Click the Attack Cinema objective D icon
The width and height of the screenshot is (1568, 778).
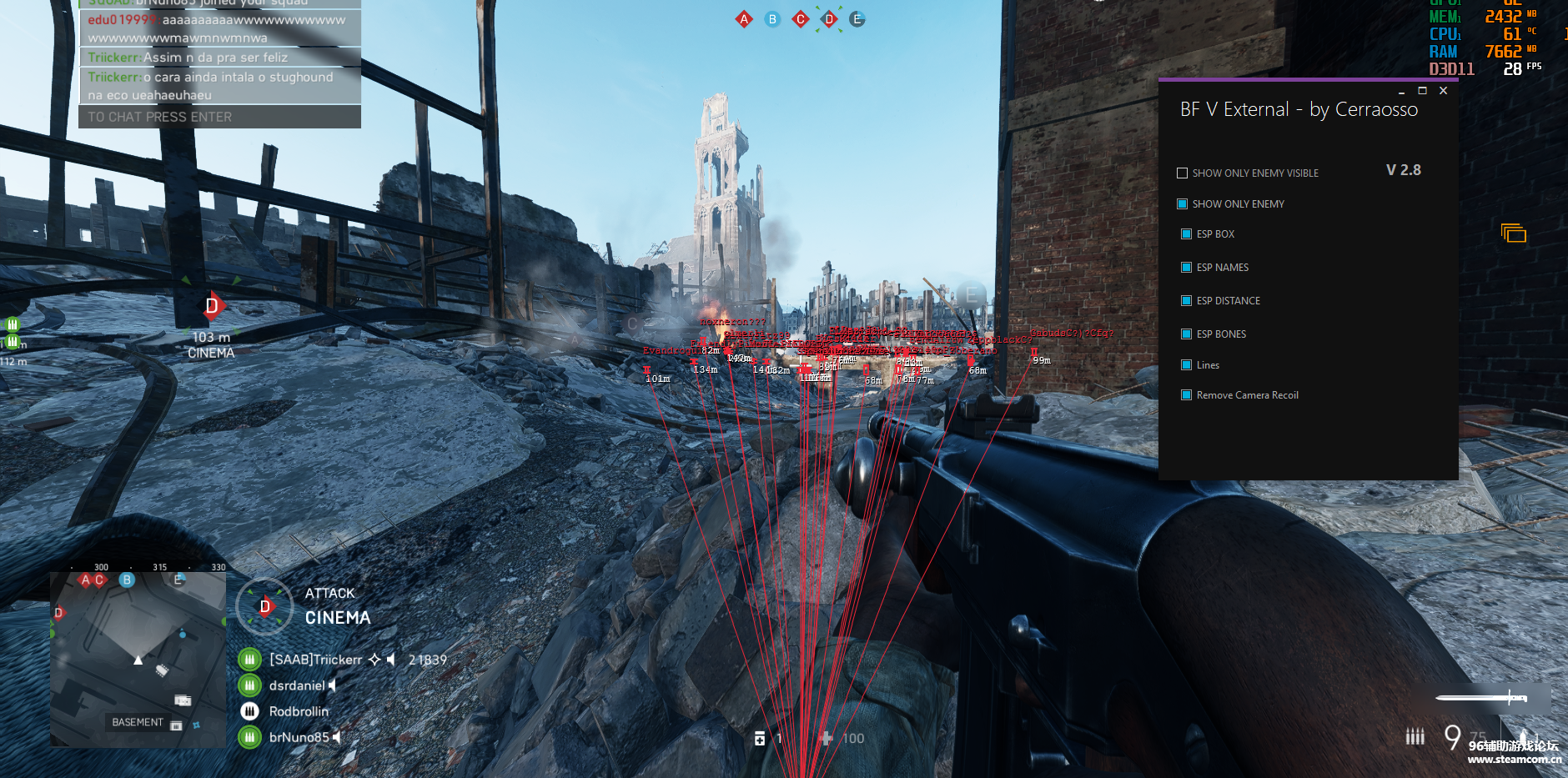click(265, 606)
